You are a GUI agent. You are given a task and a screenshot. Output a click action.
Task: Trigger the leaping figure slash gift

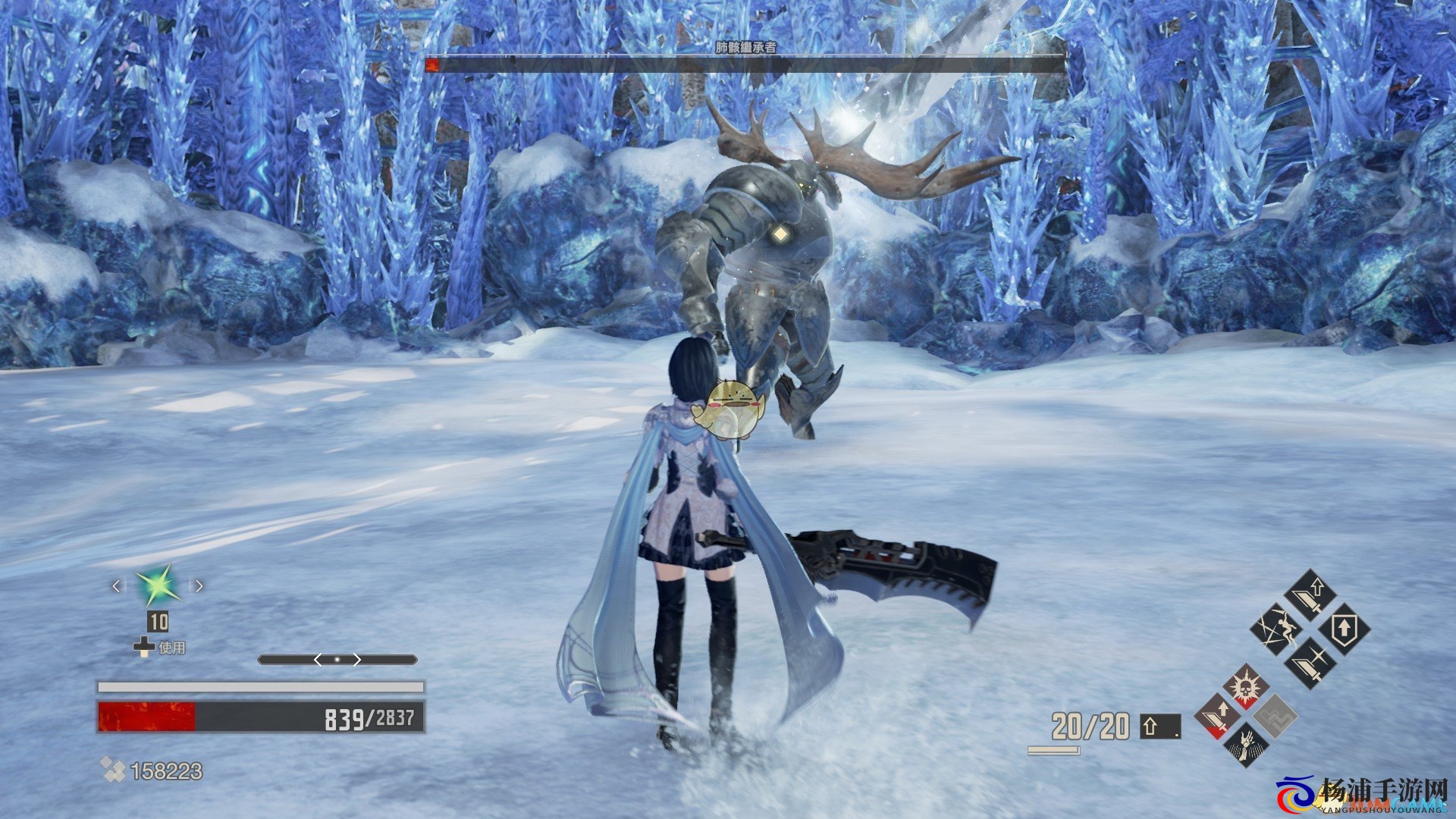click(1276, 629)
